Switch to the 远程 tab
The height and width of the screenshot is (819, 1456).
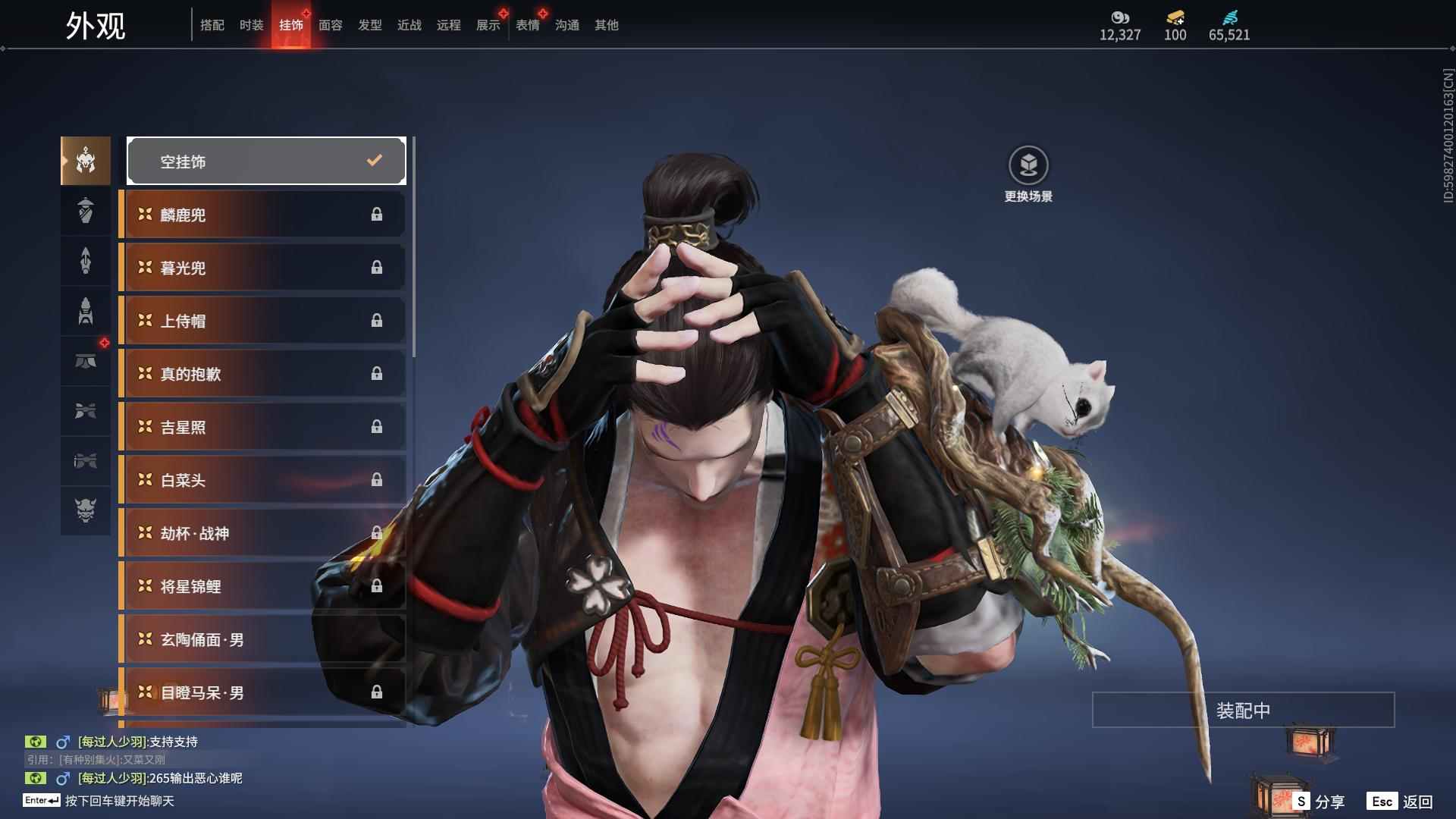pos(449,25)
